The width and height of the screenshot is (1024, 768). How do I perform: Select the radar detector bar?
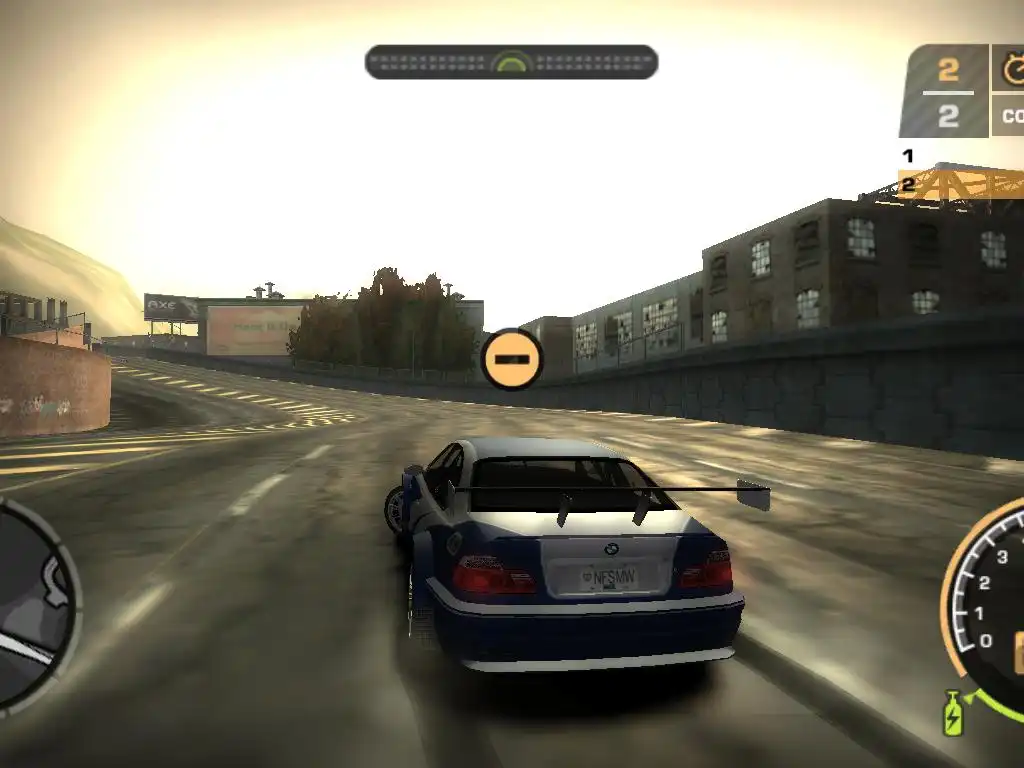click(511, 62)
